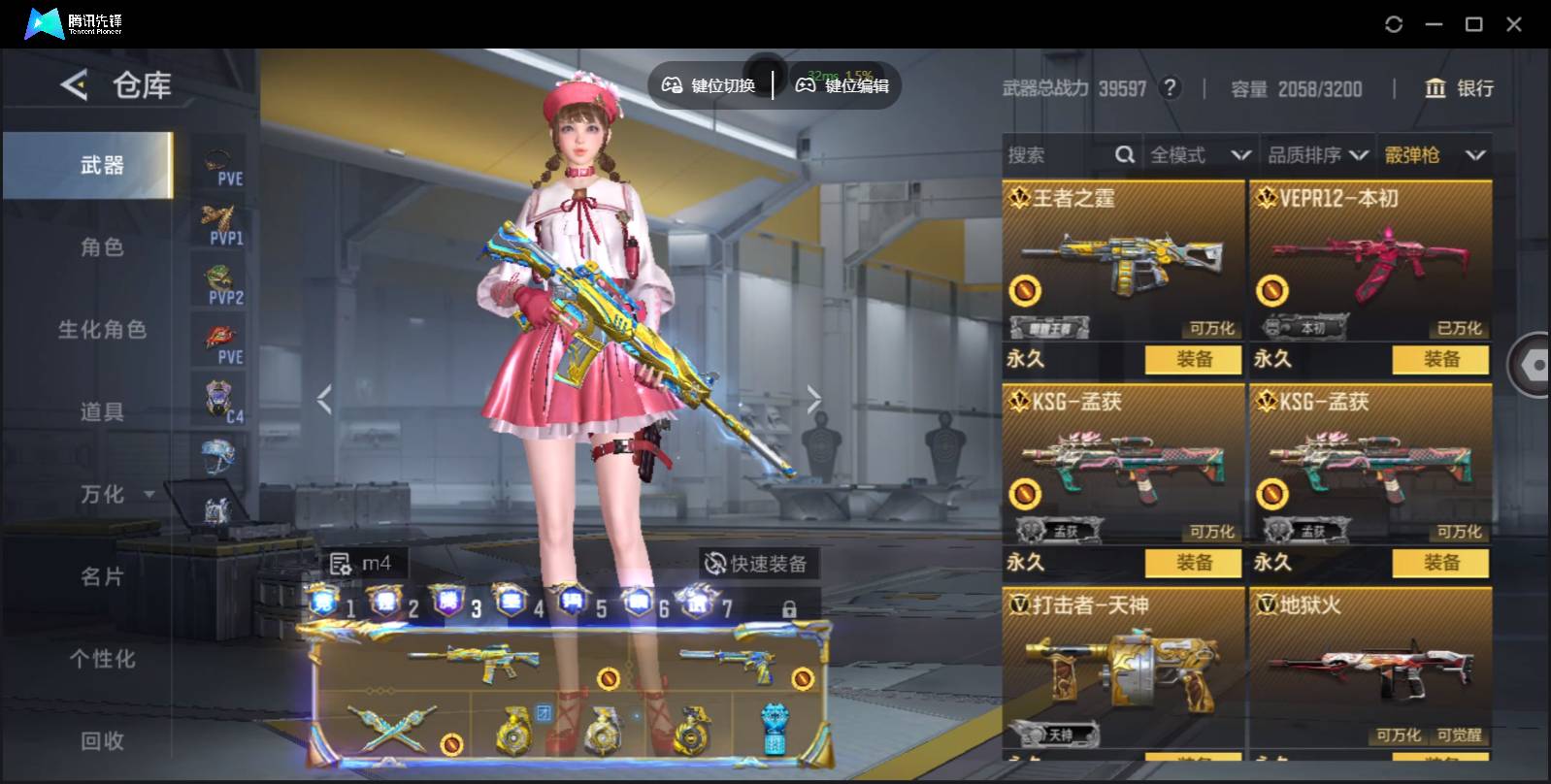Open the 品质排序 sort dropdown
The image size is (1551, 784).
1317,155
